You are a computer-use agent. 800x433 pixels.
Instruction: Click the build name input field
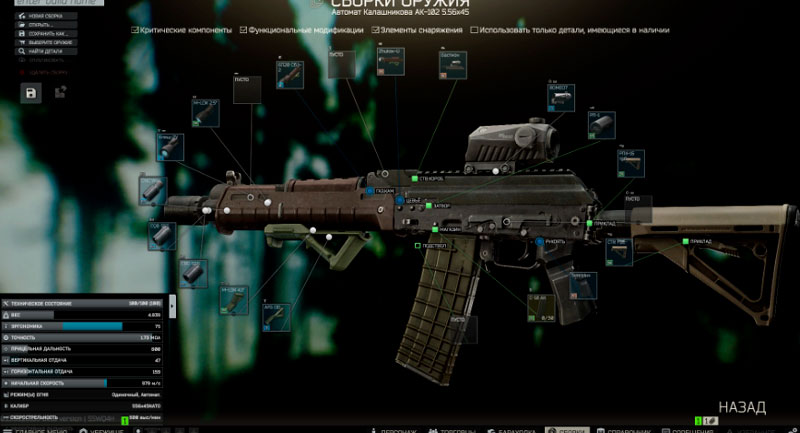click(55, 4)
